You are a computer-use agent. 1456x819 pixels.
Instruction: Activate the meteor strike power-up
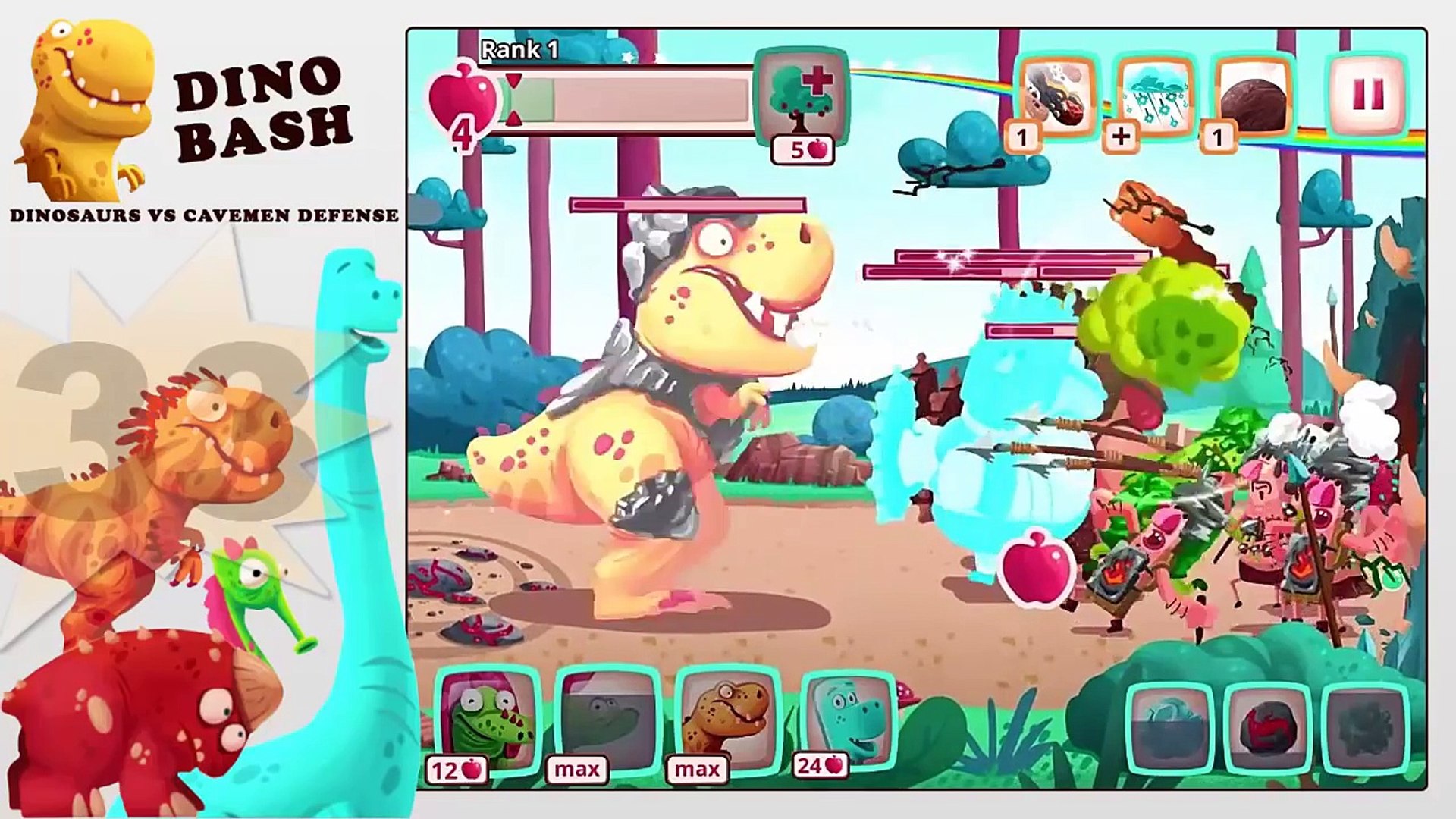(1057, 97)
